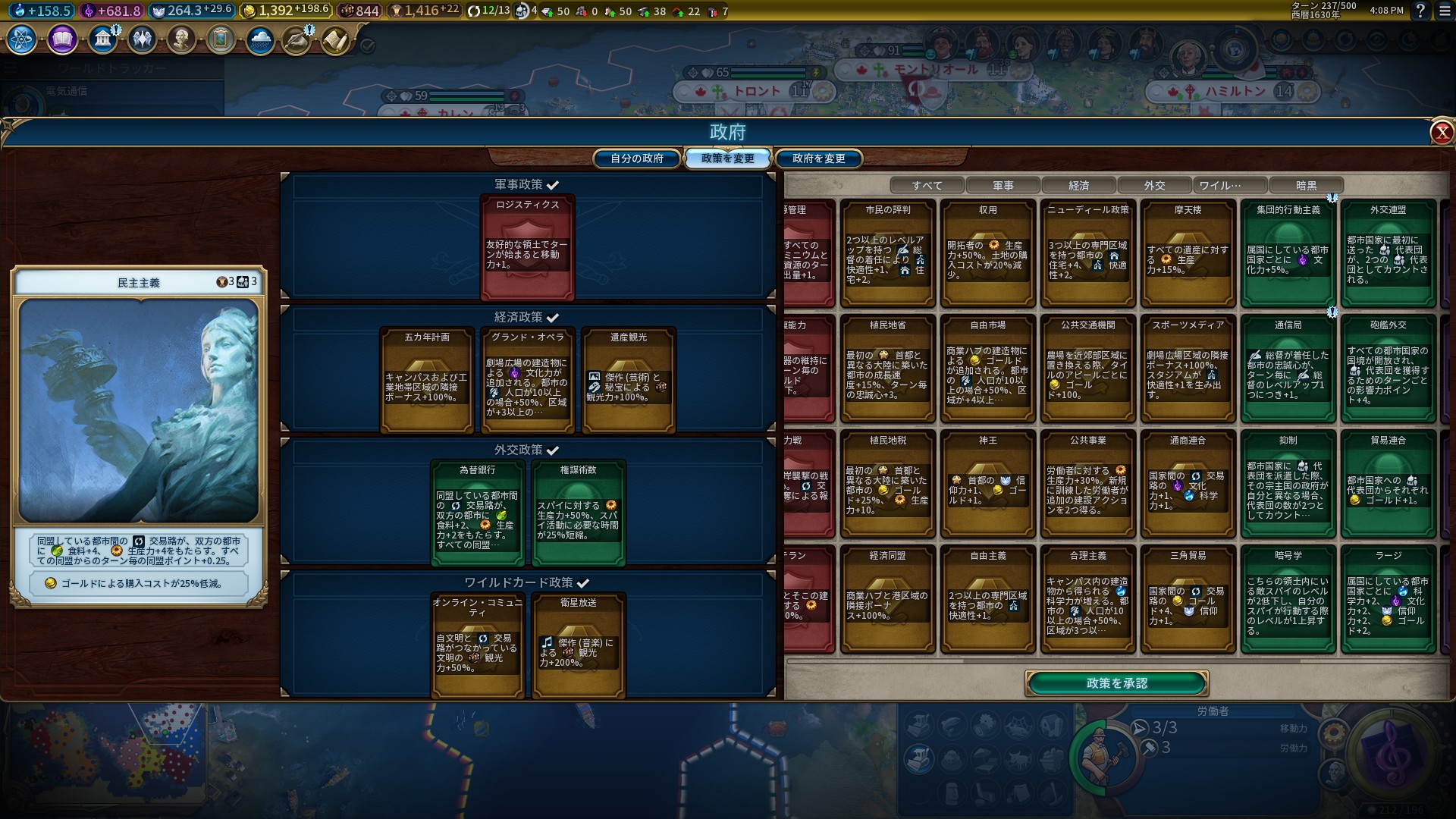Filter policies by 暗黒 category
The width and height of the screenshot is (1456, 819).
1306,186
